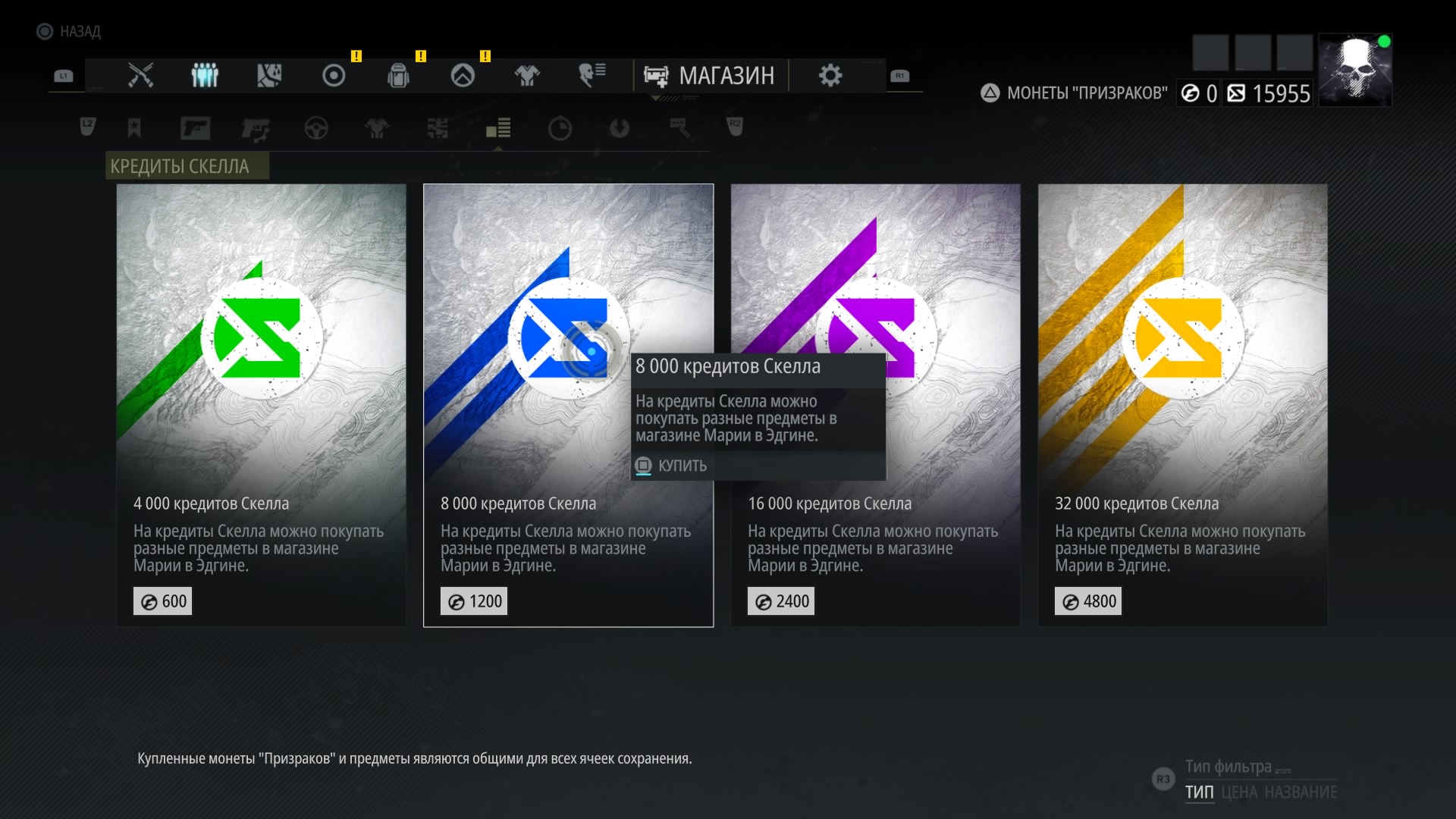Browse the steering wheel vehicles category
Image resolution: width=1456 pixels, height=819 pixels.
point(316,128)
